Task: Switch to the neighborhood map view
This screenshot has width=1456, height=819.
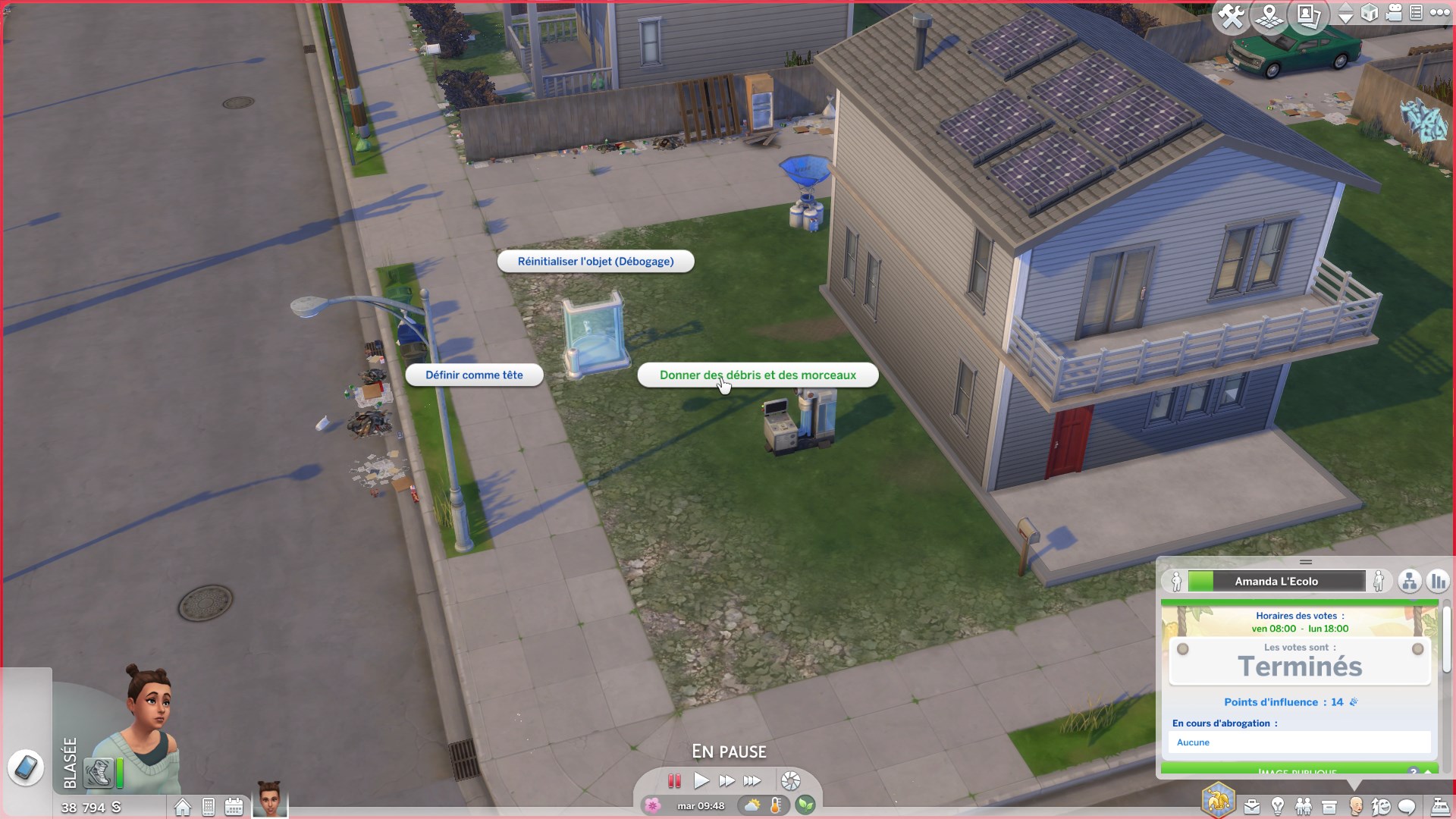Action: click(1269, 15)
